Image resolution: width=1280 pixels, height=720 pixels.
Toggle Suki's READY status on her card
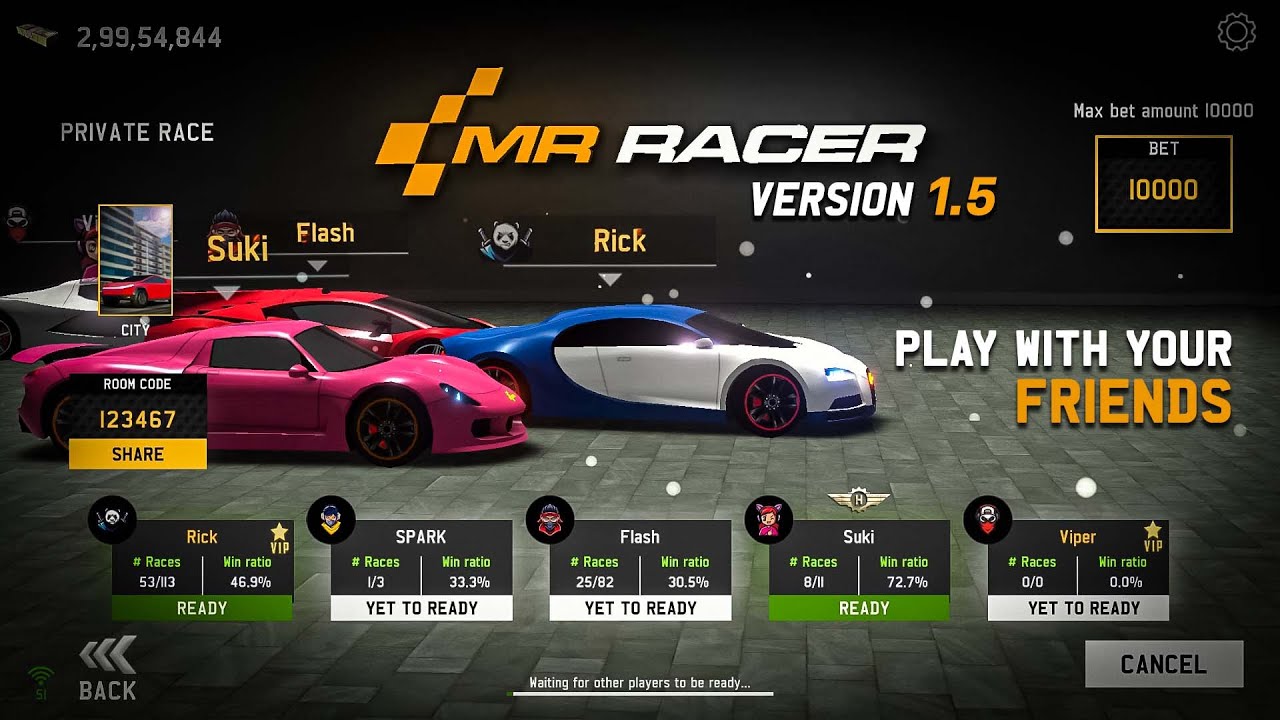point(858,608)
